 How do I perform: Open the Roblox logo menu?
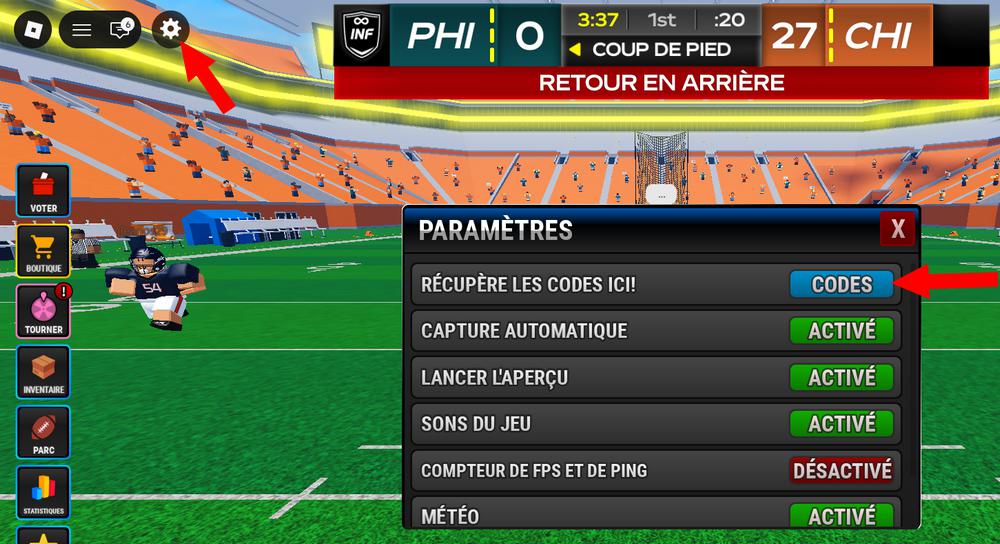point(32,30)
